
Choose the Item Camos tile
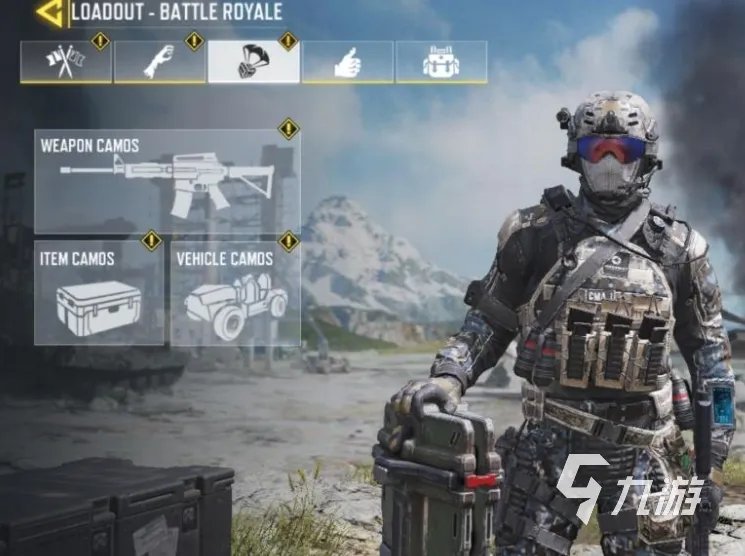pos(98,293)
